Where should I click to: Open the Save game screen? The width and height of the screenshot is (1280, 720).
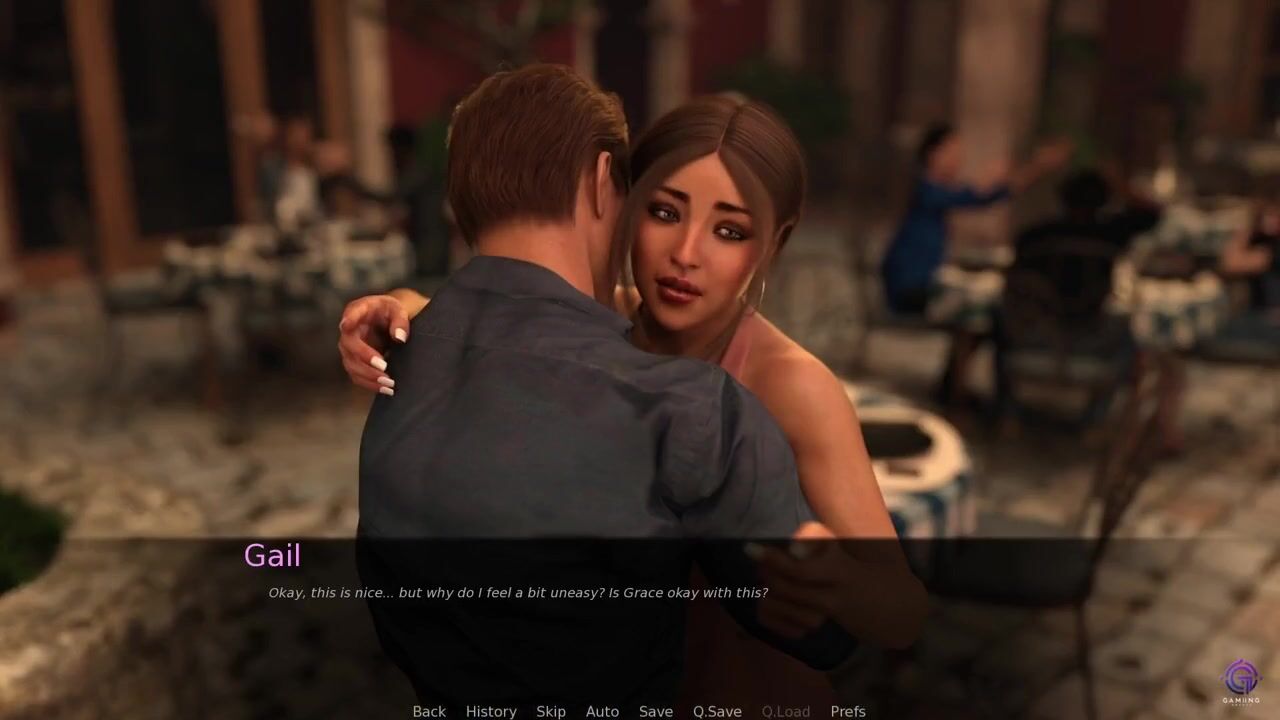pyautogui.click(x=656, y=711)
